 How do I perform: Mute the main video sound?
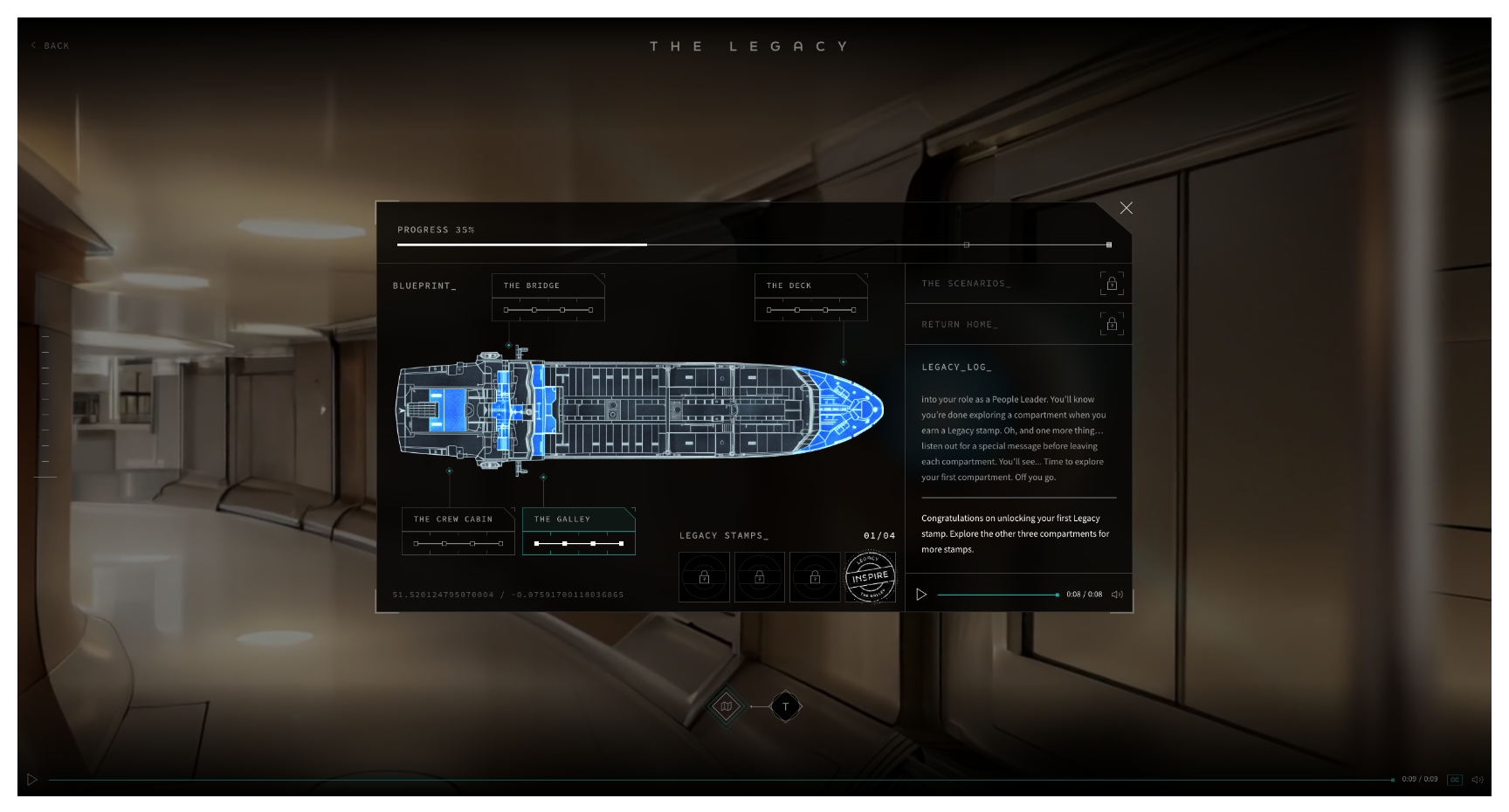[1477, 780]
